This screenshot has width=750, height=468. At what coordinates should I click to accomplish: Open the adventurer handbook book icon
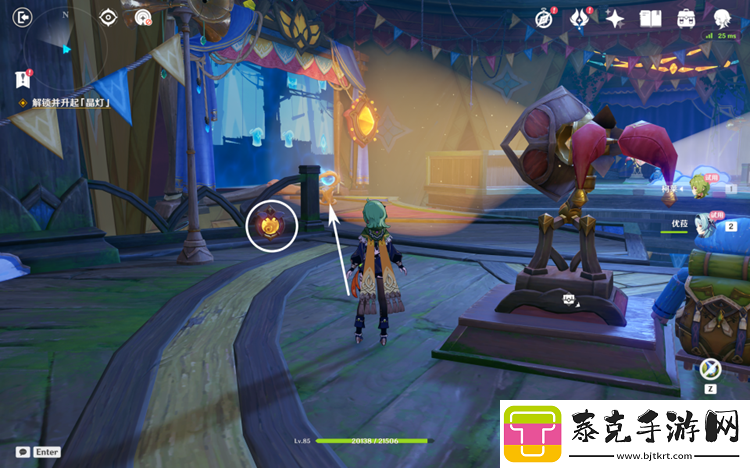[x=651, y=18]
